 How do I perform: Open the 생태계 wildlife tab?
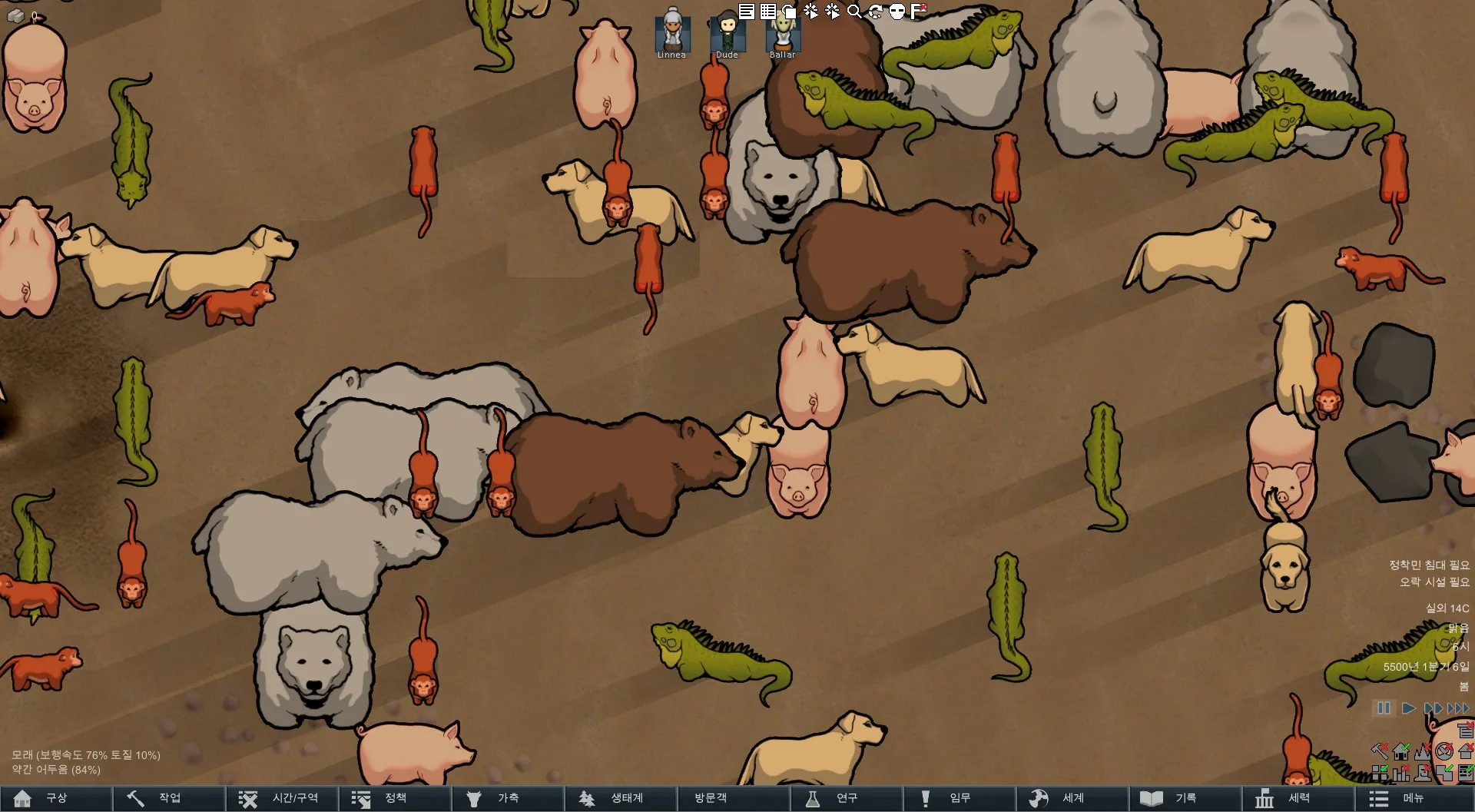click(620, 798)
